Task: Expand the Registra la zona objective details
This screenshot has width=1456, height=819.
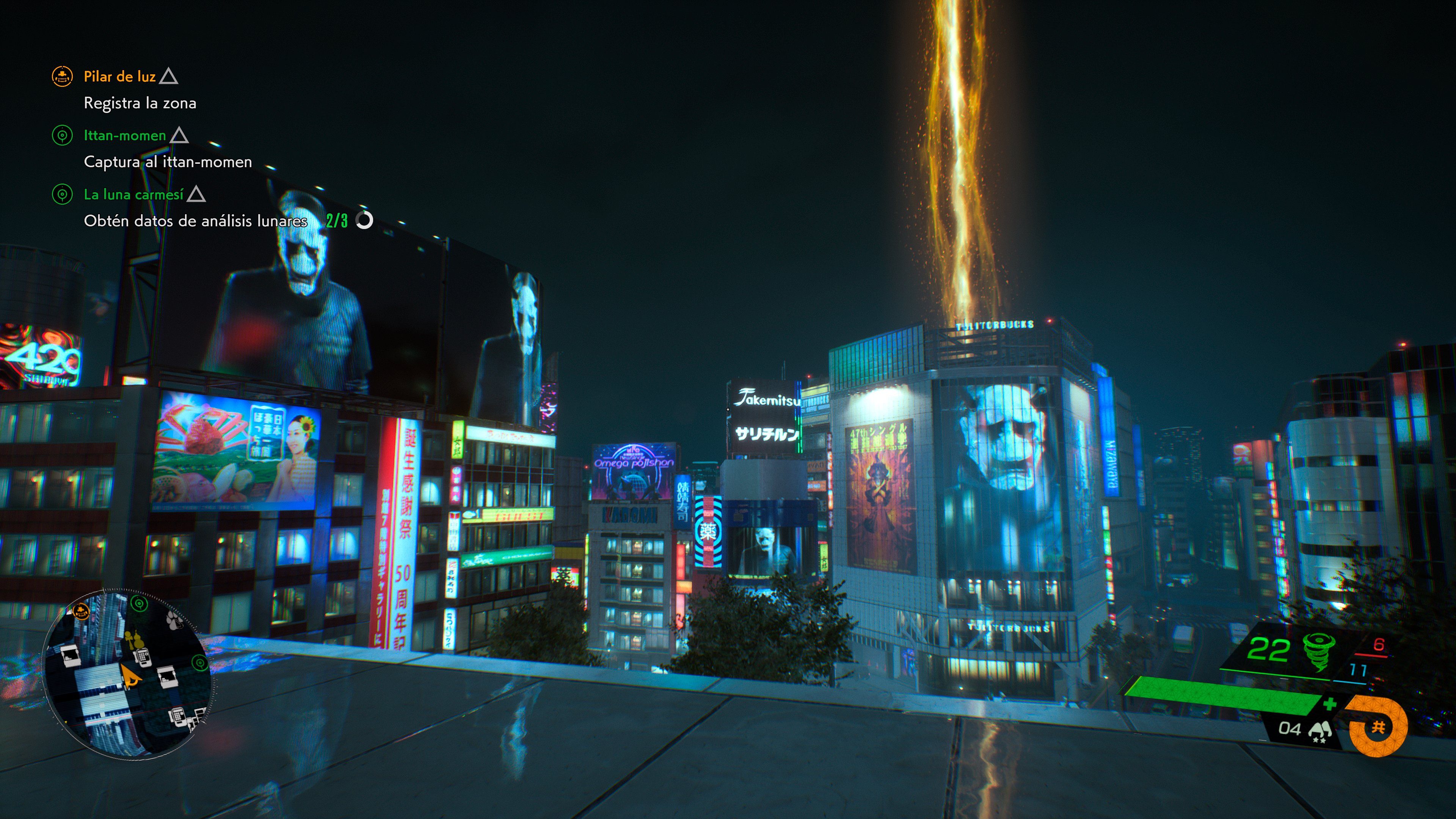Action: tap(141, 104)
